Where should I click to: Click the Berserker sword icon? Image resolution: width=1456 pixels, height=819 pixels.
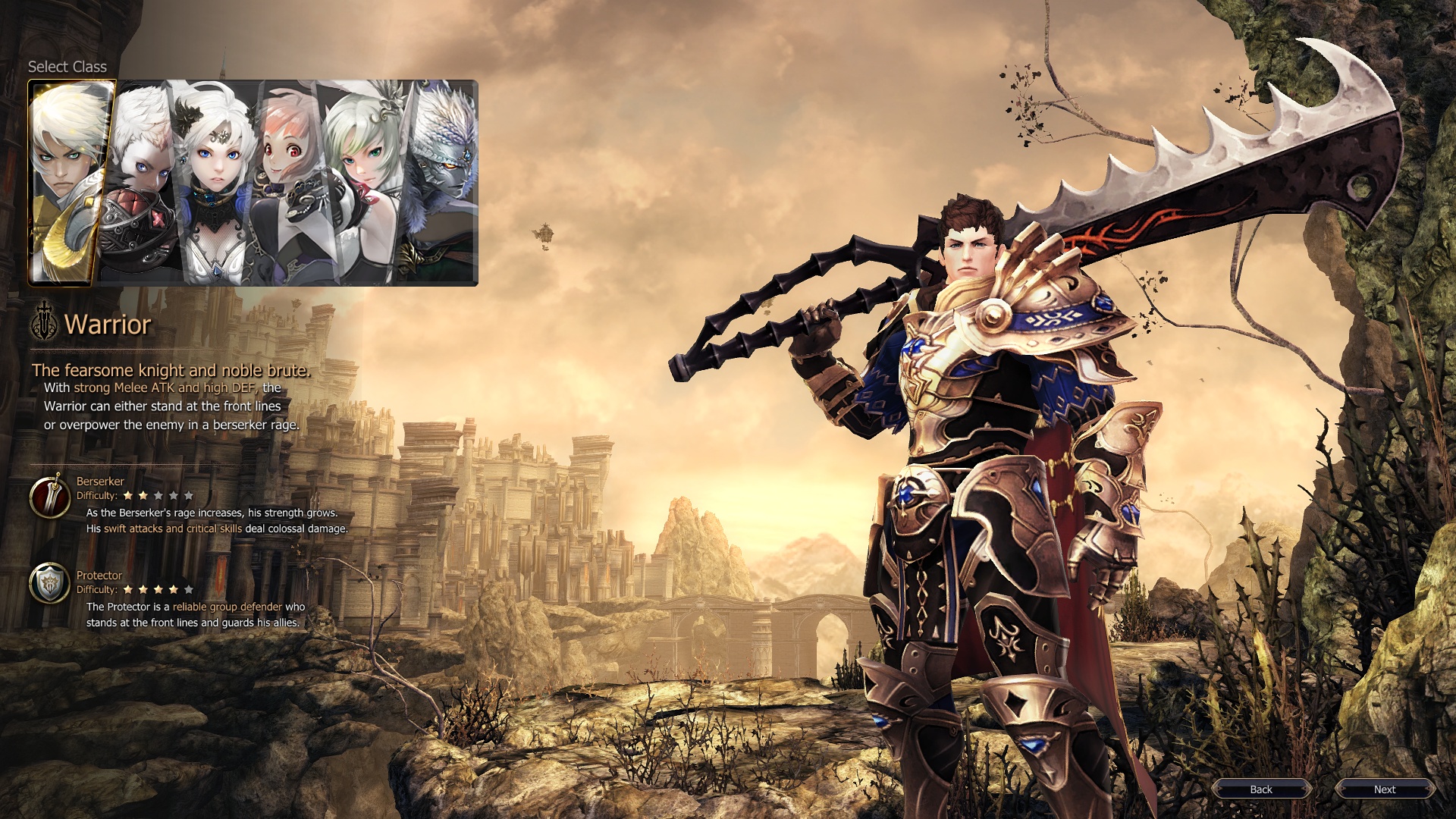pos(49,497)
